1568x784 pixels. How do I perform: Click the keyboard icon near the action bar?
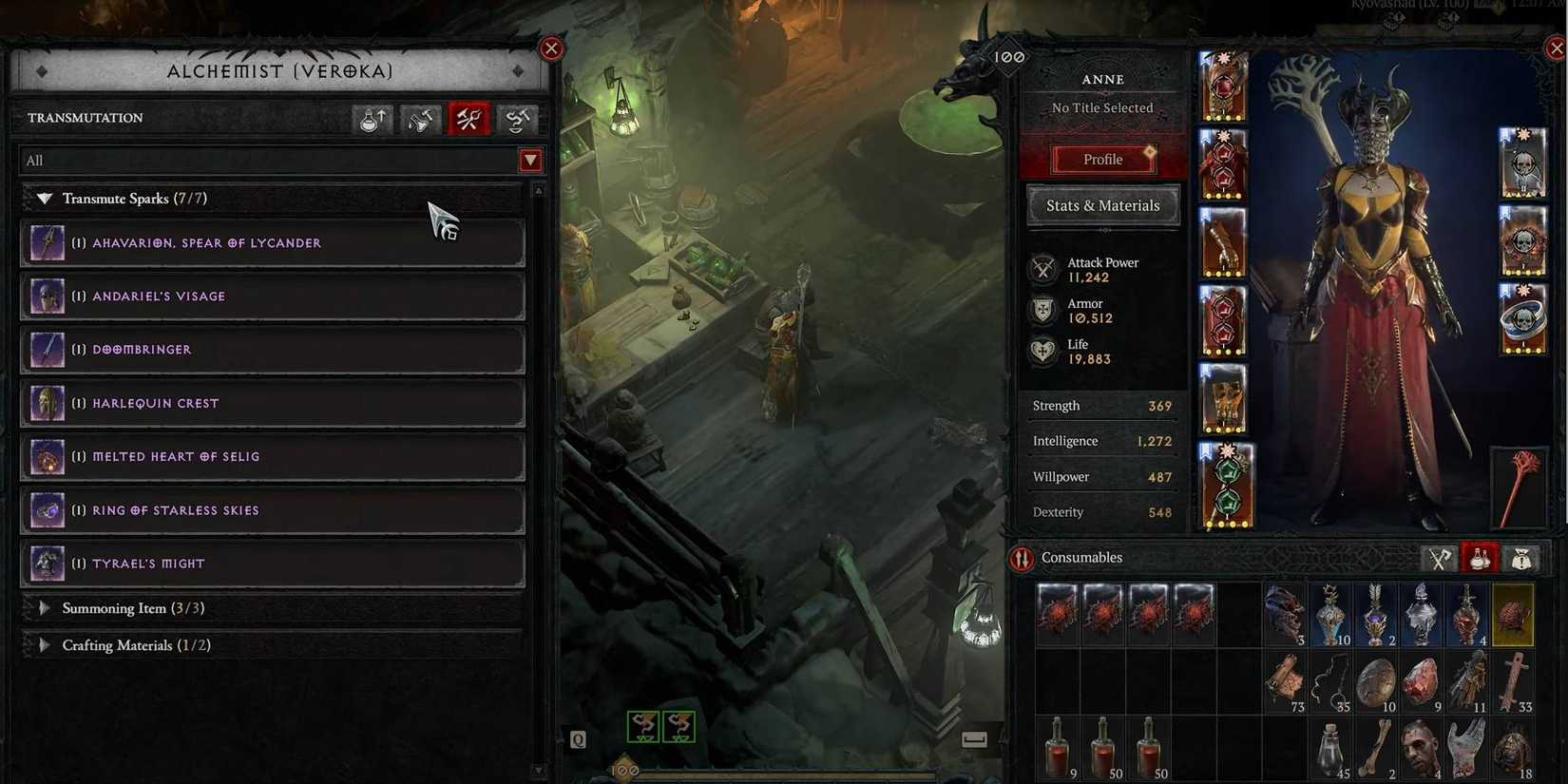click(x=975, y=737)
